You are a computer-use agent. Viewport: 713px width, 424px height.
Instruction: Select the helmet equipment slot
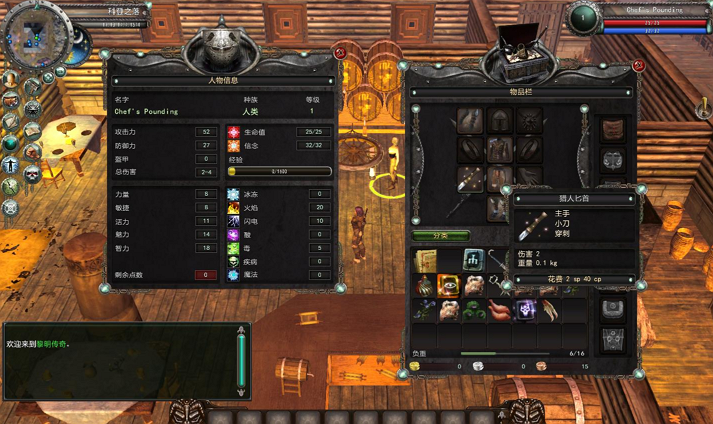499,119
